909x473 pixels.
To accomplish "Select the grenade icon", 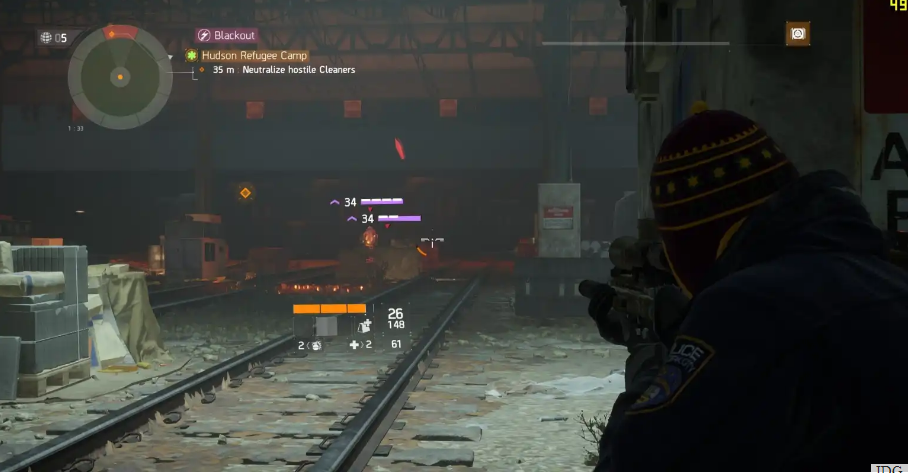I will [x=315, y=346].
